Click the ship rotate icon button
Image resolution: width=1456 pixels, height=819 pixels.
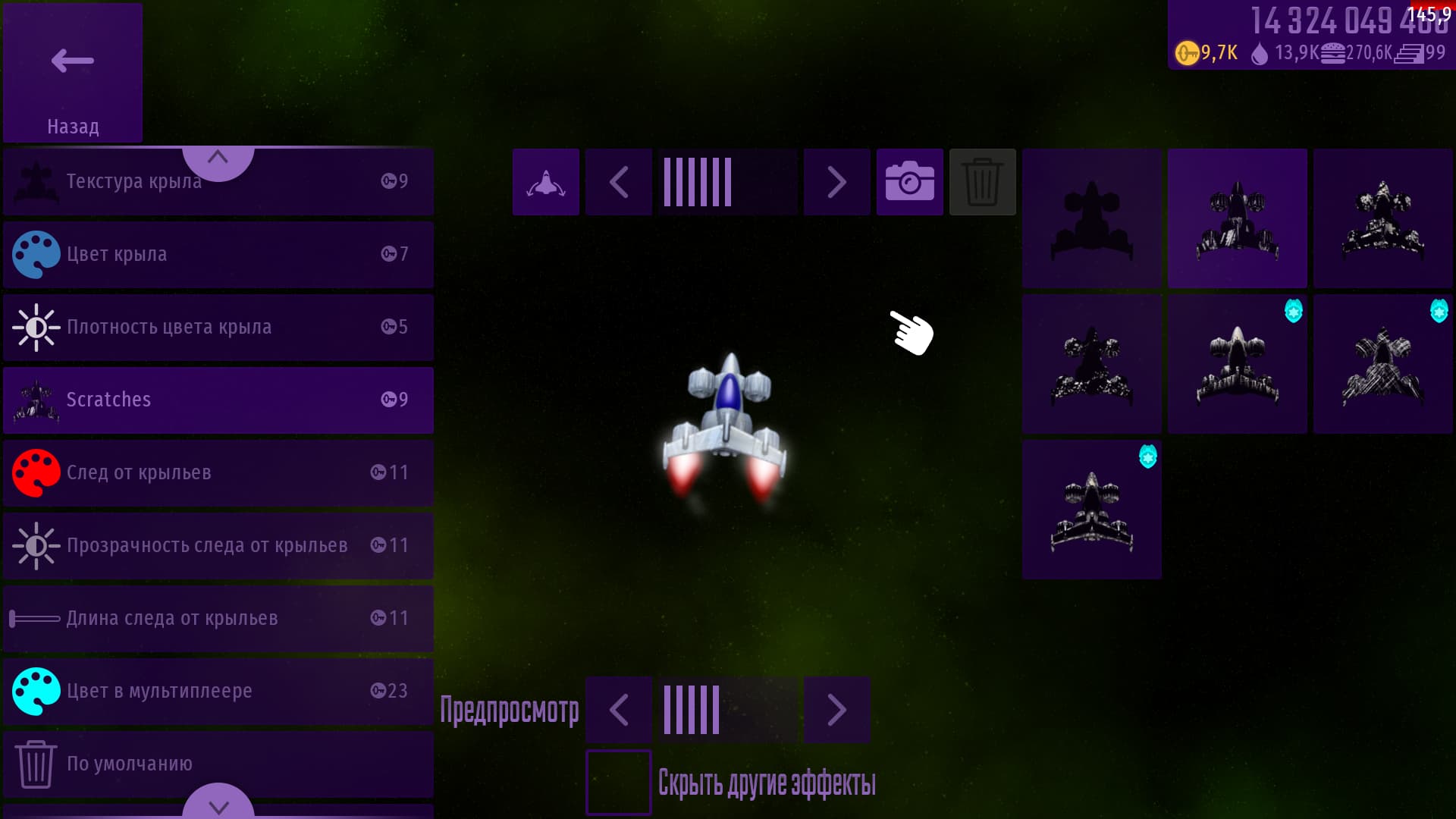[545, 182]
